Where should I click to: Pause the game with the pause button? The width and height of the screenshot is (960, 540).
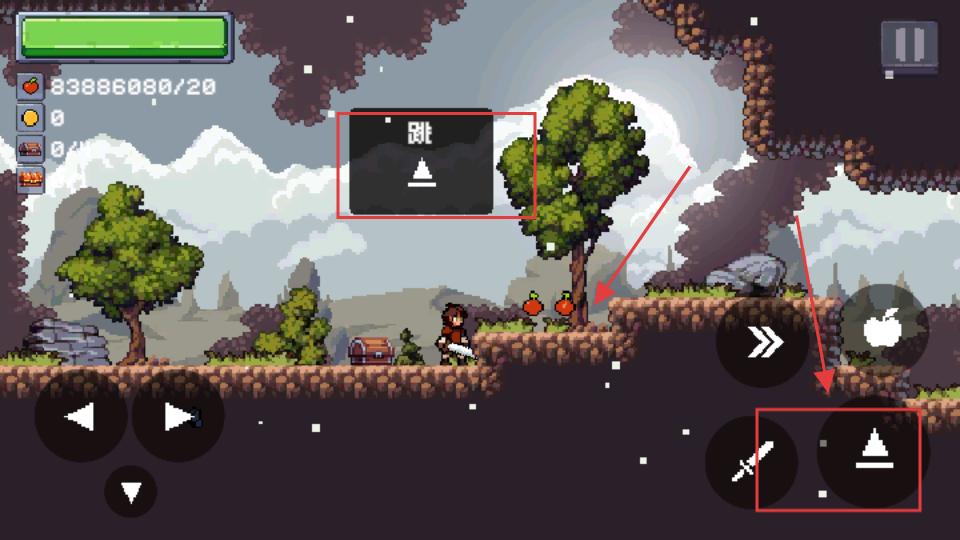[x=909, y=46]
